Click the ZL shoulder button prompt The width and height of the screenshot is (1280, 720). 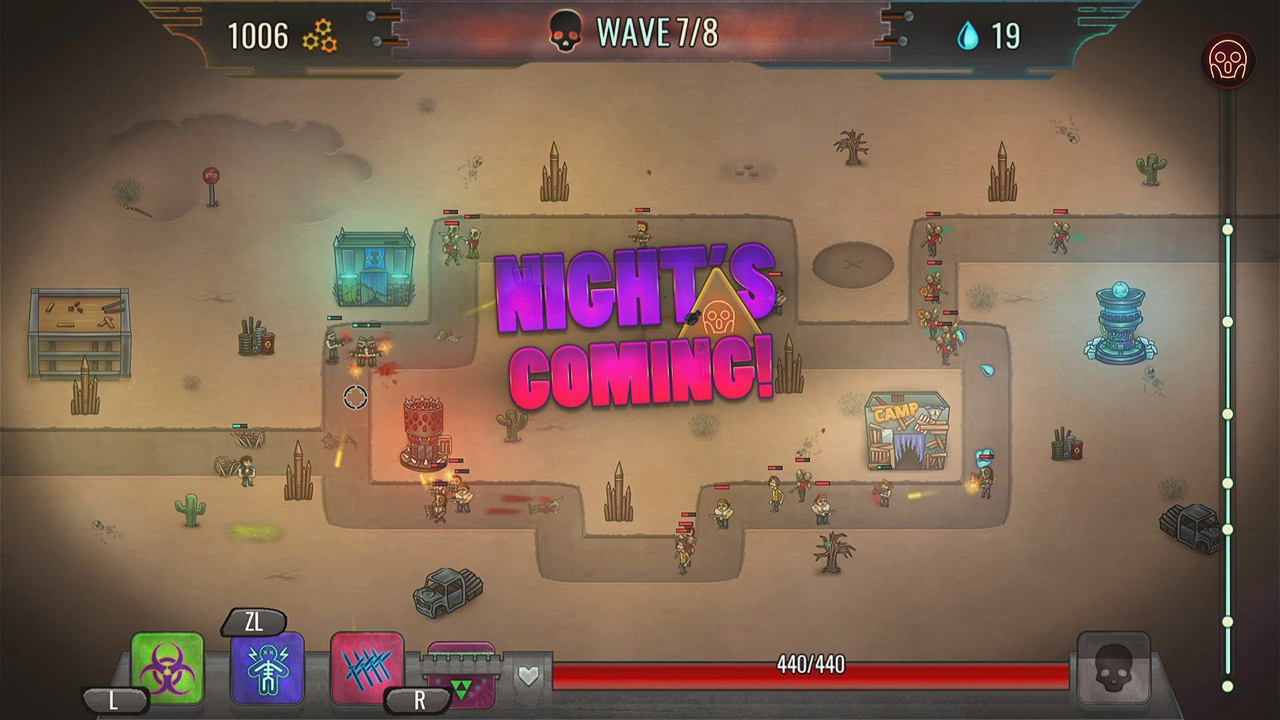click(255, 623)
